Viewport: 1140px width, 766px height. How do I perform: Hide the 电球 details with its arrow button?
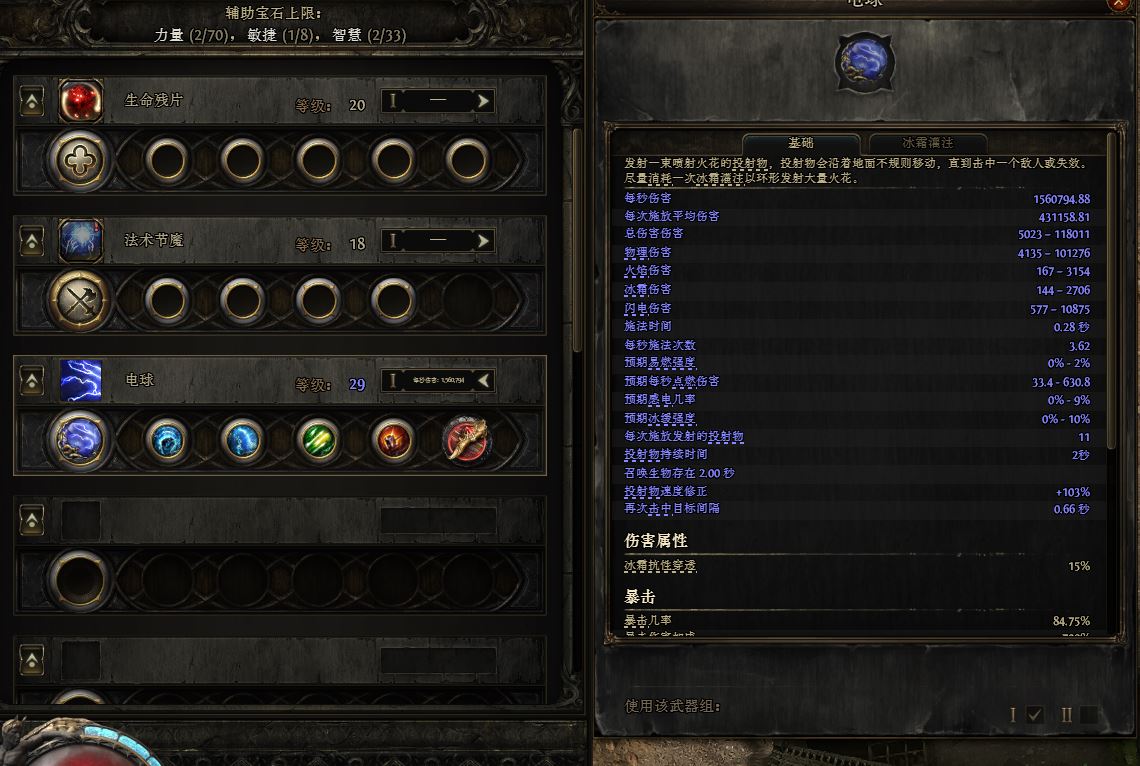[x=484, y=380]
